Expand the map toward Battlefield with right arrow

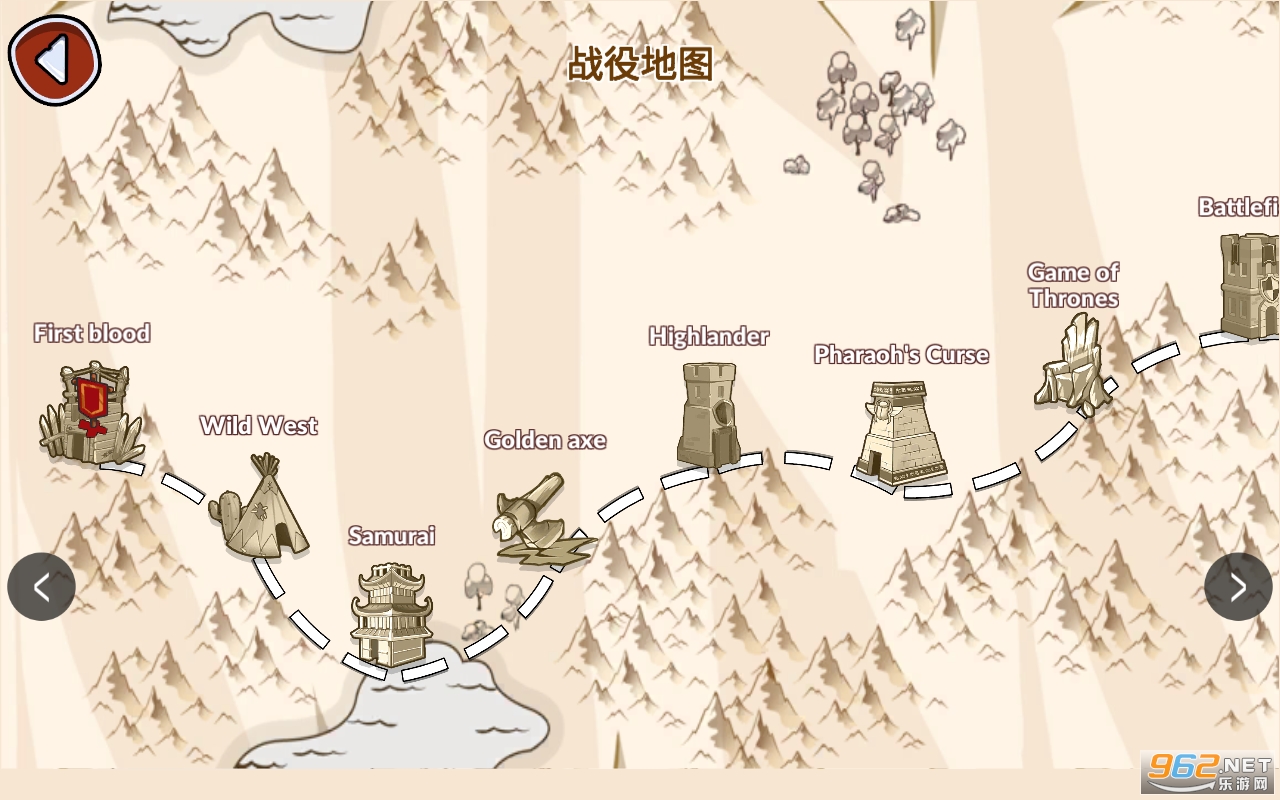(1238, 587)
